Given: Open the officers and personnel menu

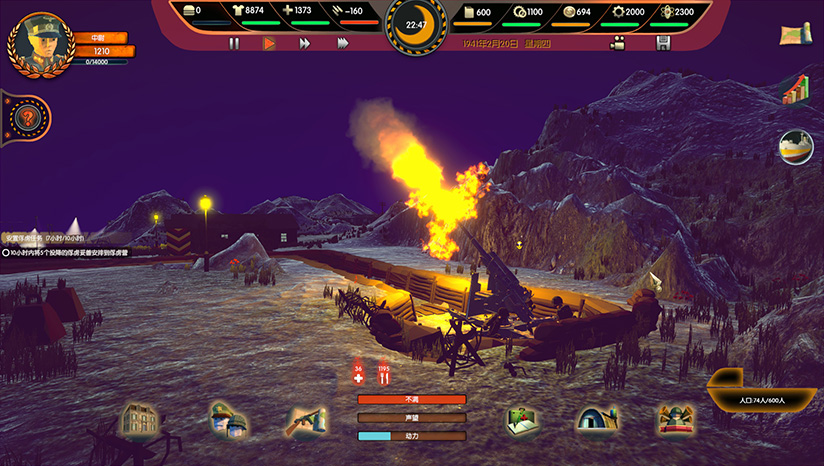Looking at the screenshot, I should [228, 419].
